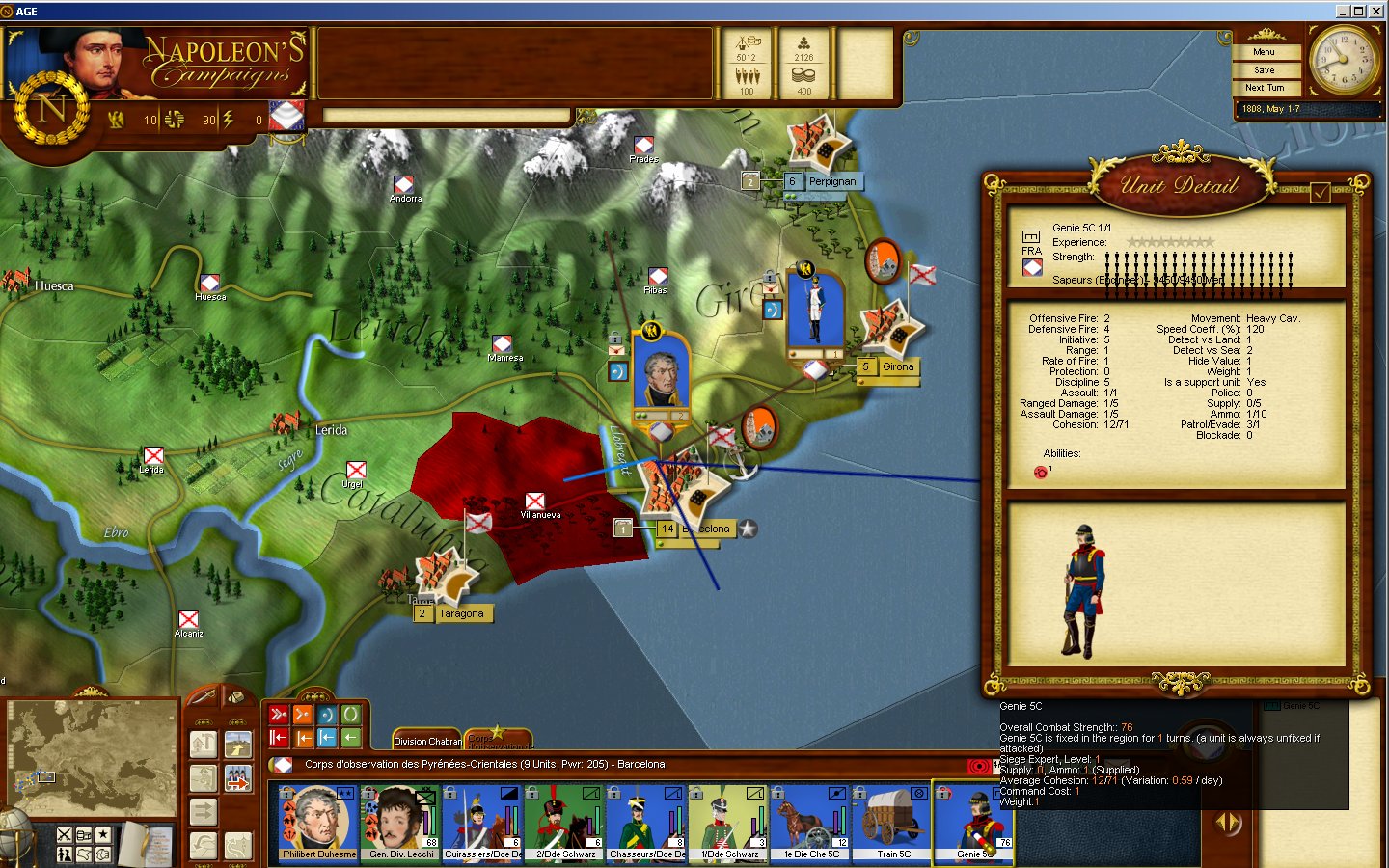This screenshot has width=1389, height=868.
Task: Set the red assault posture button
Action: (x=279, y=715)
